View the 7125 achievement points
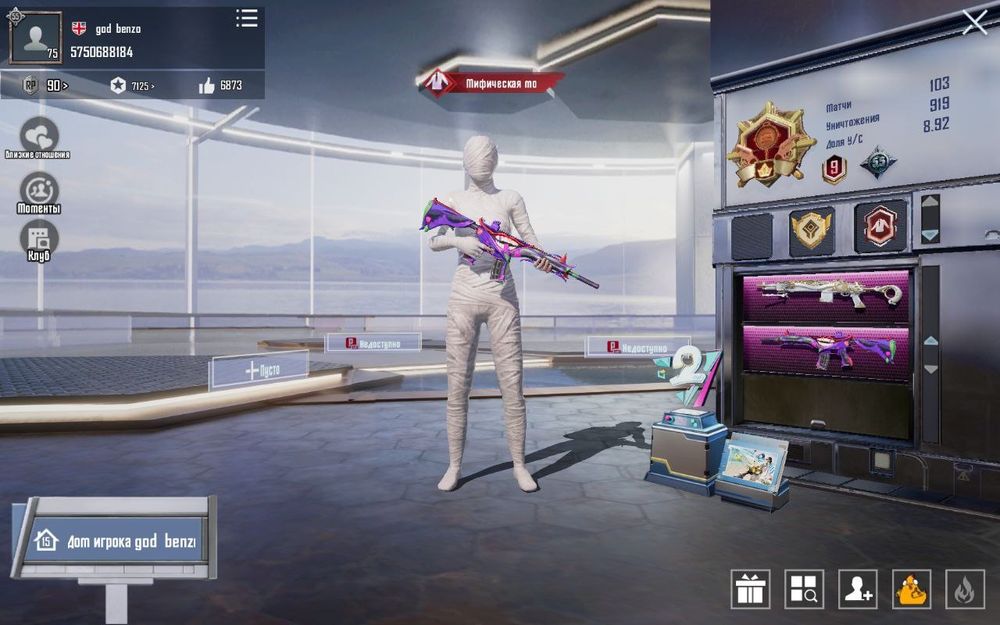The height and width of the screenshot is (625, 1000). pos(132,86)
